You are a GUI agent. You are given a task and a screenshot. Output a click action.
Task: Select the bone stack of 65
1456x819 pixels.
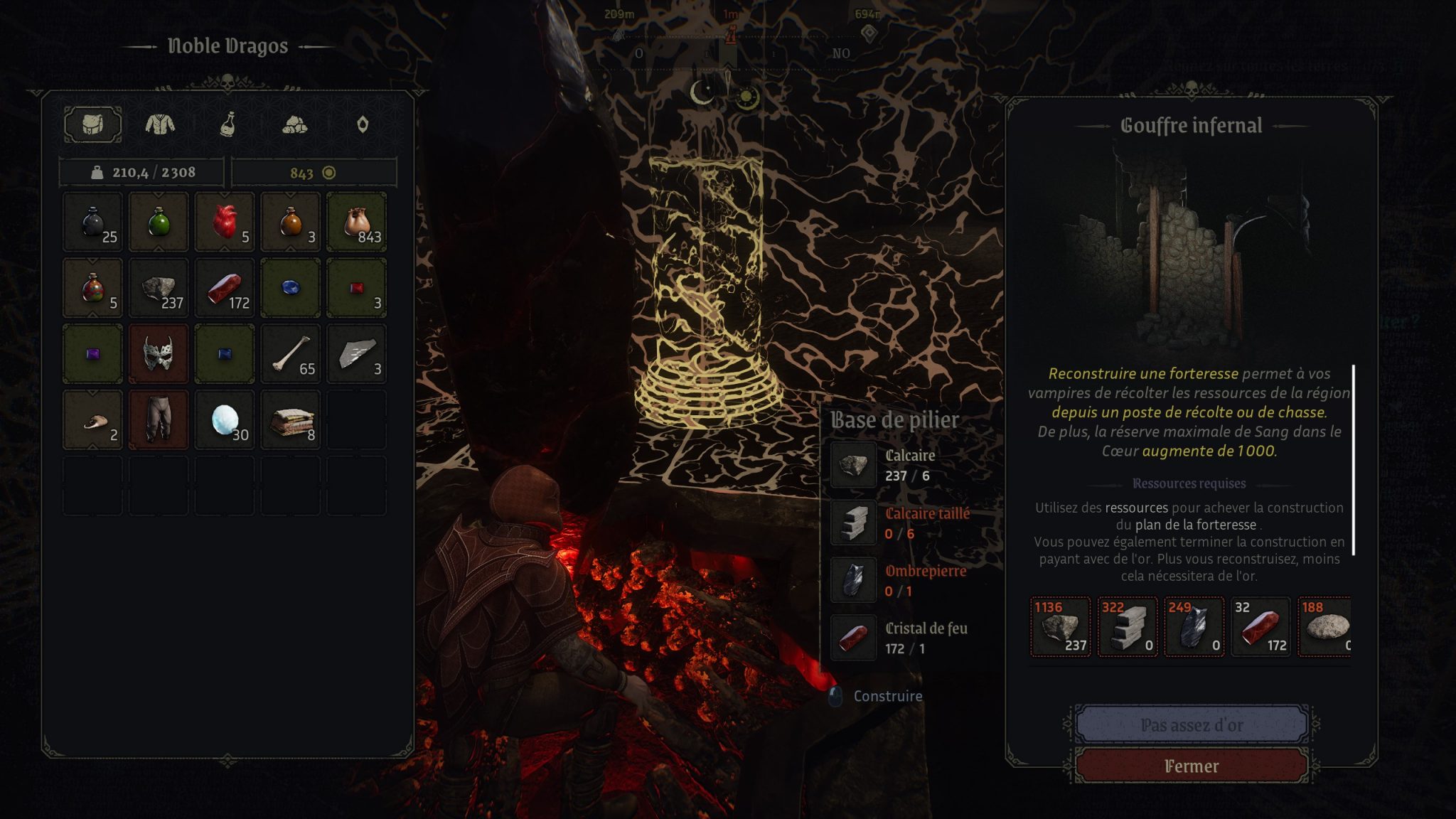point(291,354)
